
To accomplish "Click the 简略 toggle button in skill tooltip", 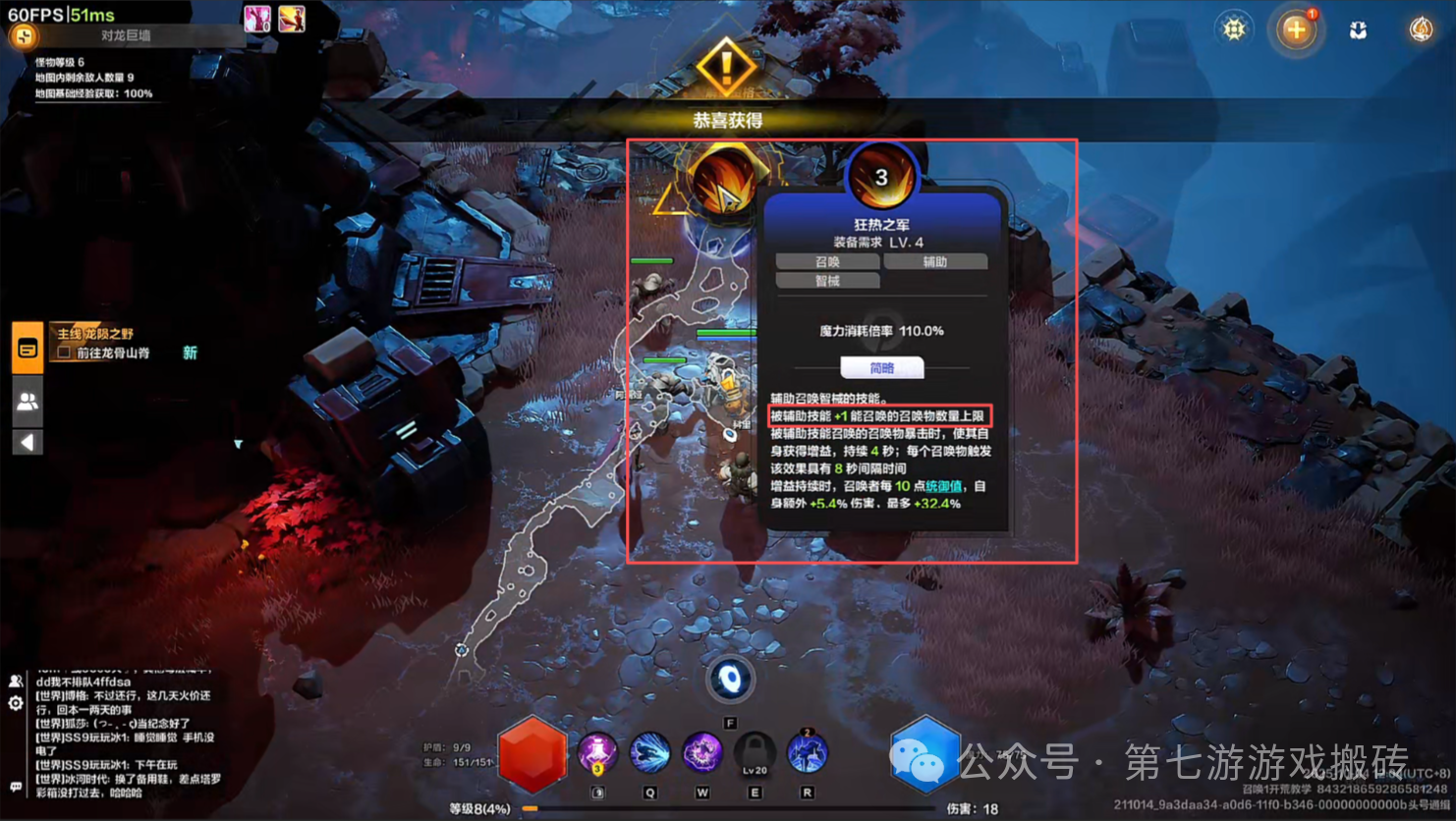I will (881, 368).
